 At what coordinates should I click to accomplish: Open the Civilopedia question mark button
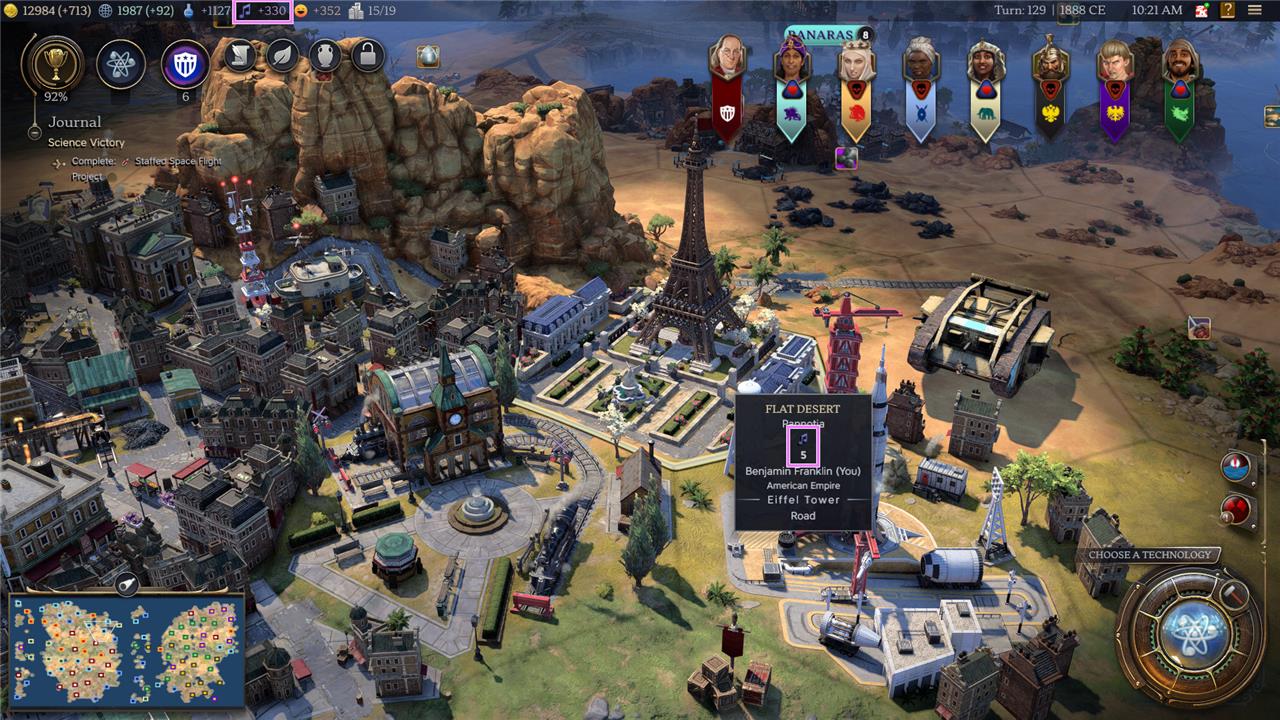[x=1226, y=11]
